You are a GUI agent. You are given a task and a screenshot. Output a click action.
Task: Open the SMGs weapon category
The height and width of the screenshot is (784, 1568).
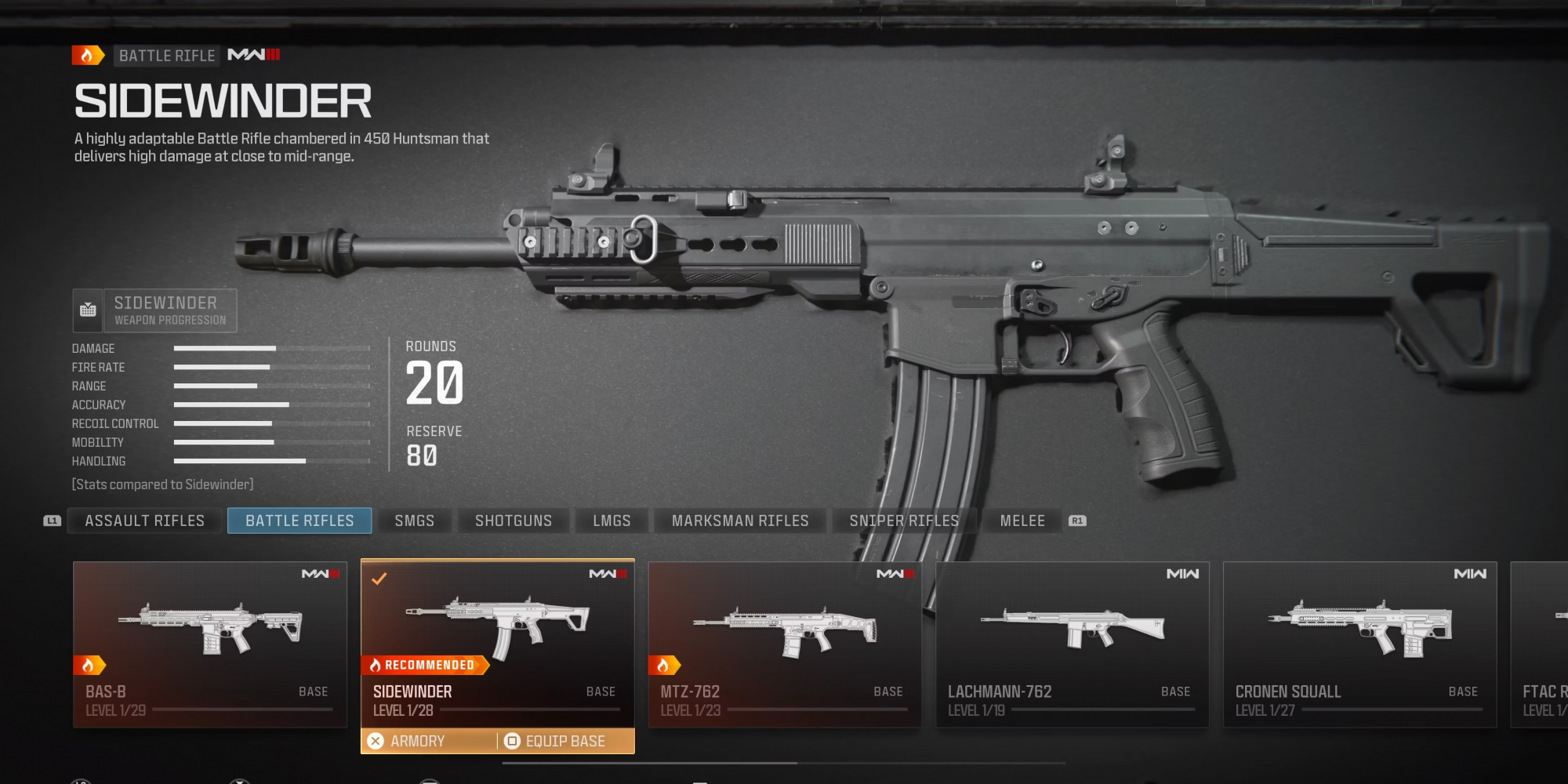tap(414, 521)
